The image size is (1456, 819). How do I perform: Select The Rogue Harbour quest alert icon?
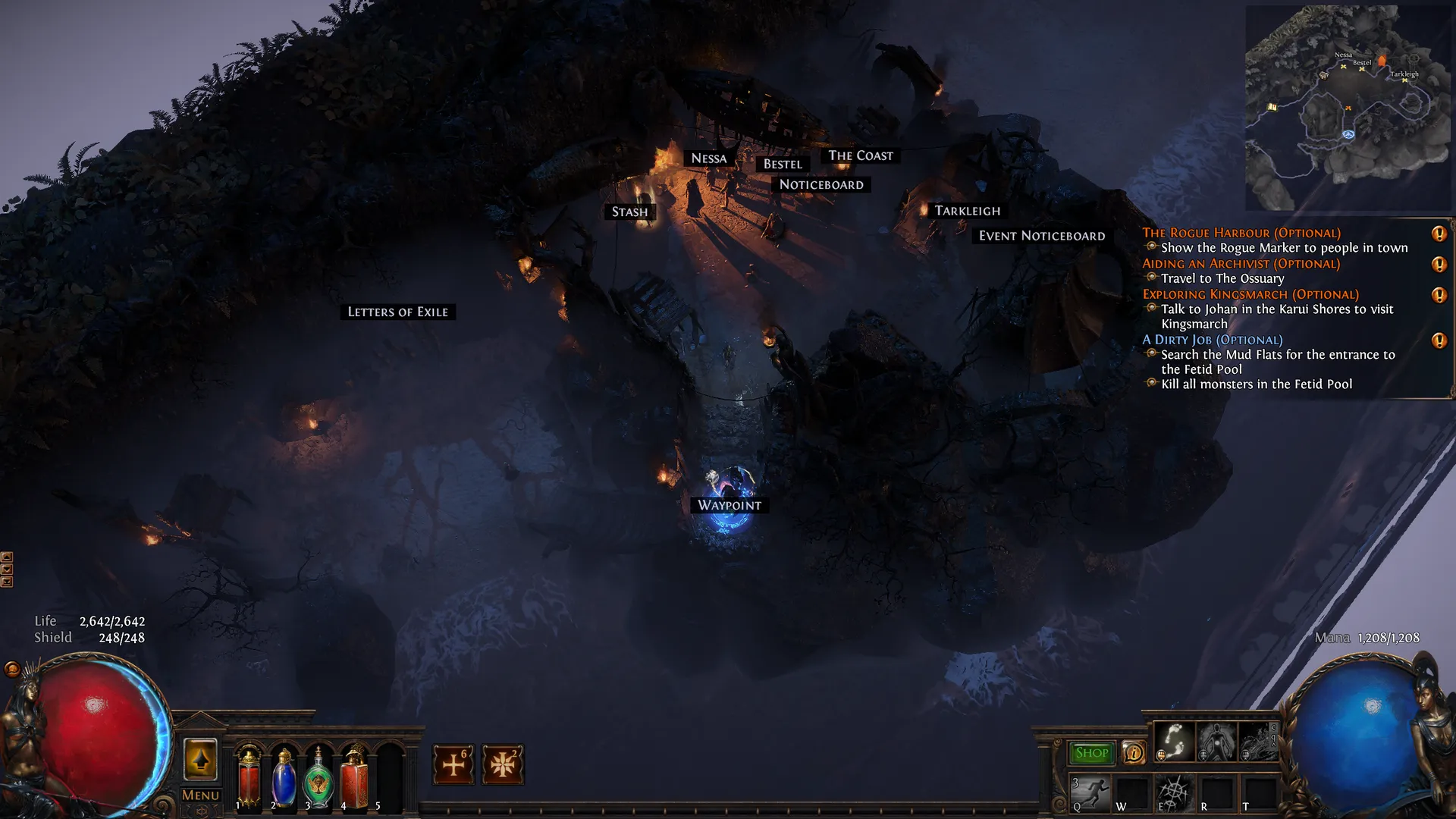click(1439, 234)
